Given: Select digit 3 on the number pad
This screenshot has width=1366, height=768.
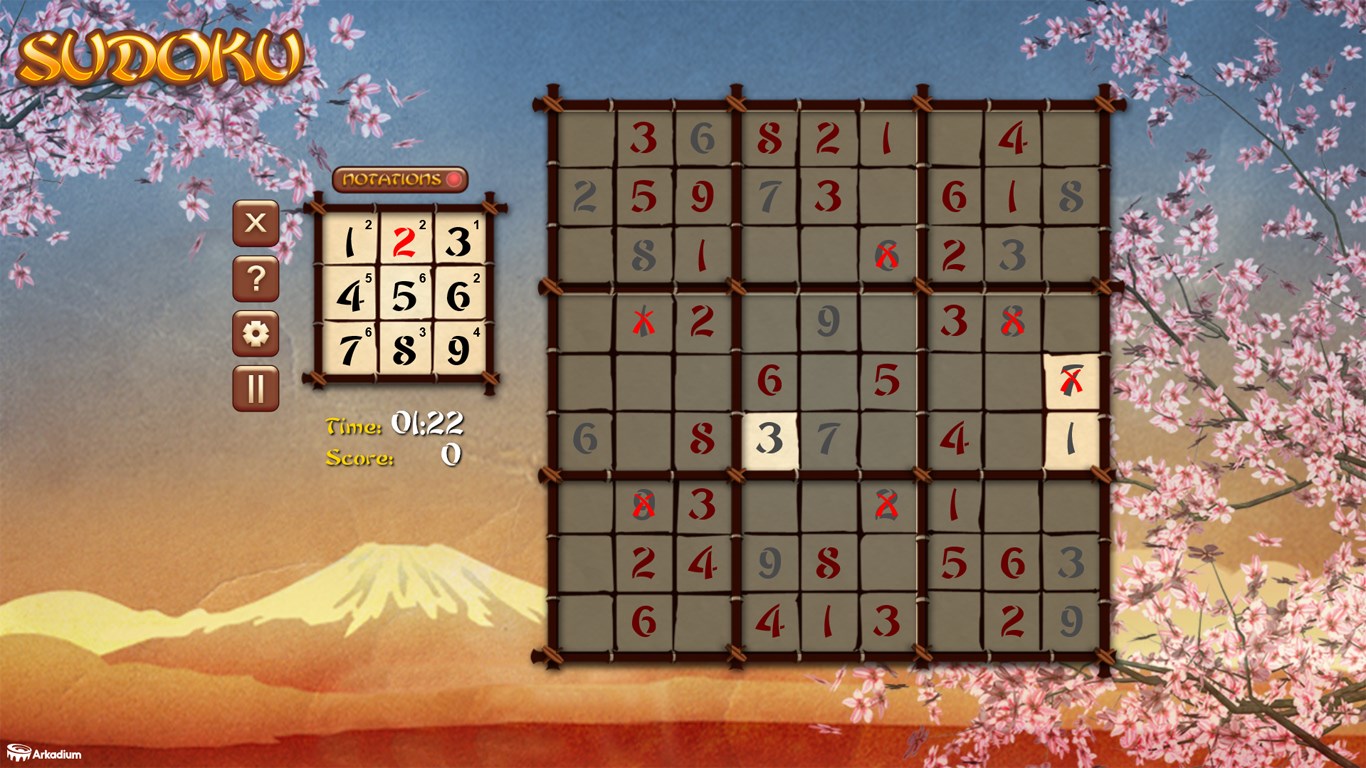Looking at the screenshot, I should [x=462, y=240].
